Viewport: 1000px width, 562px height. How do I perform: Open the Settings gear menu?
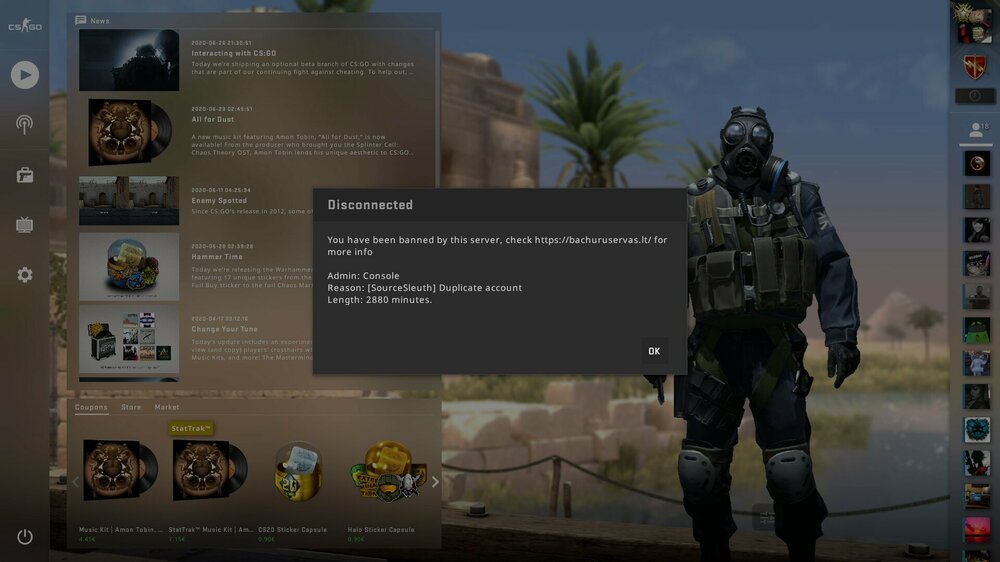tap(25, 274)
